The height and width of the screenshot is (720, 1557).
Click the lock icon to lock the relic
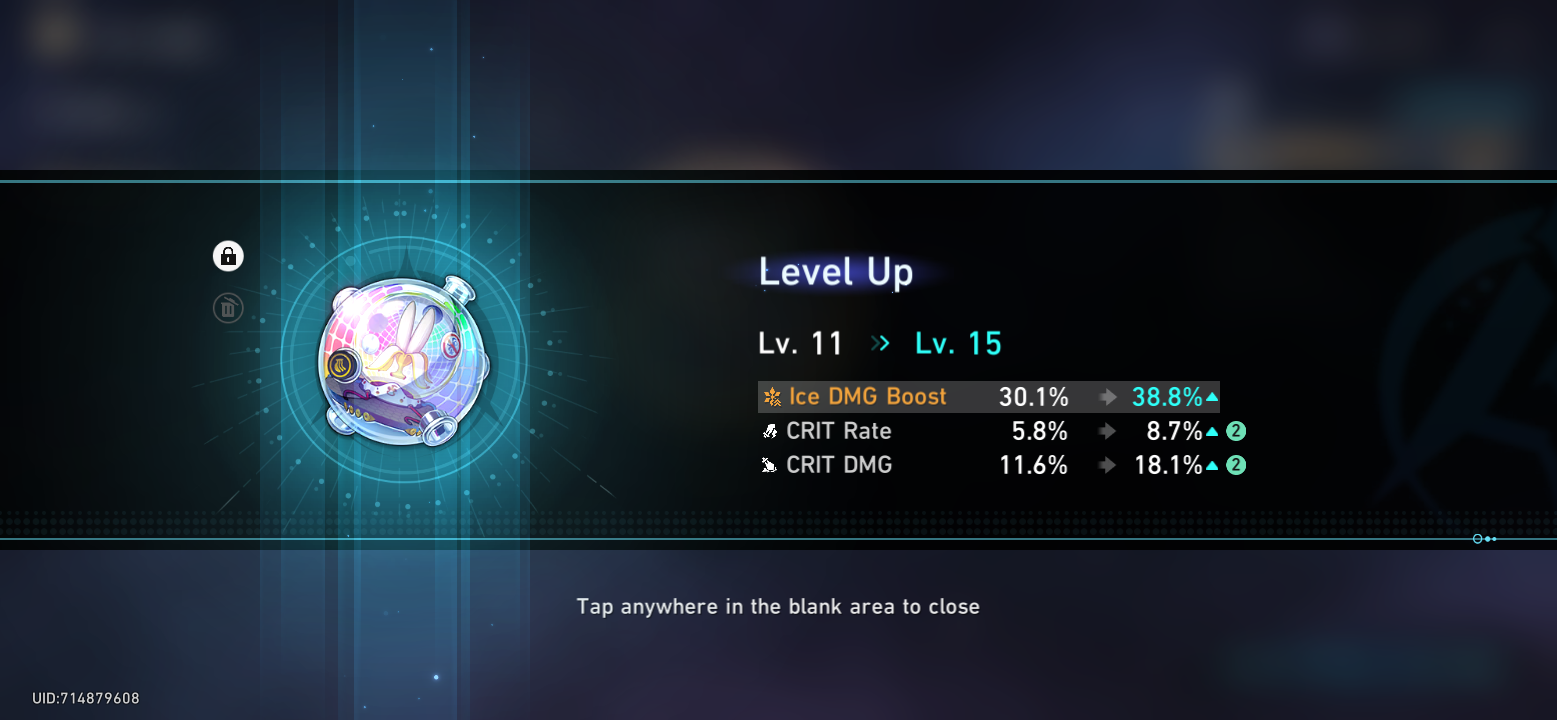coord(228,256)
